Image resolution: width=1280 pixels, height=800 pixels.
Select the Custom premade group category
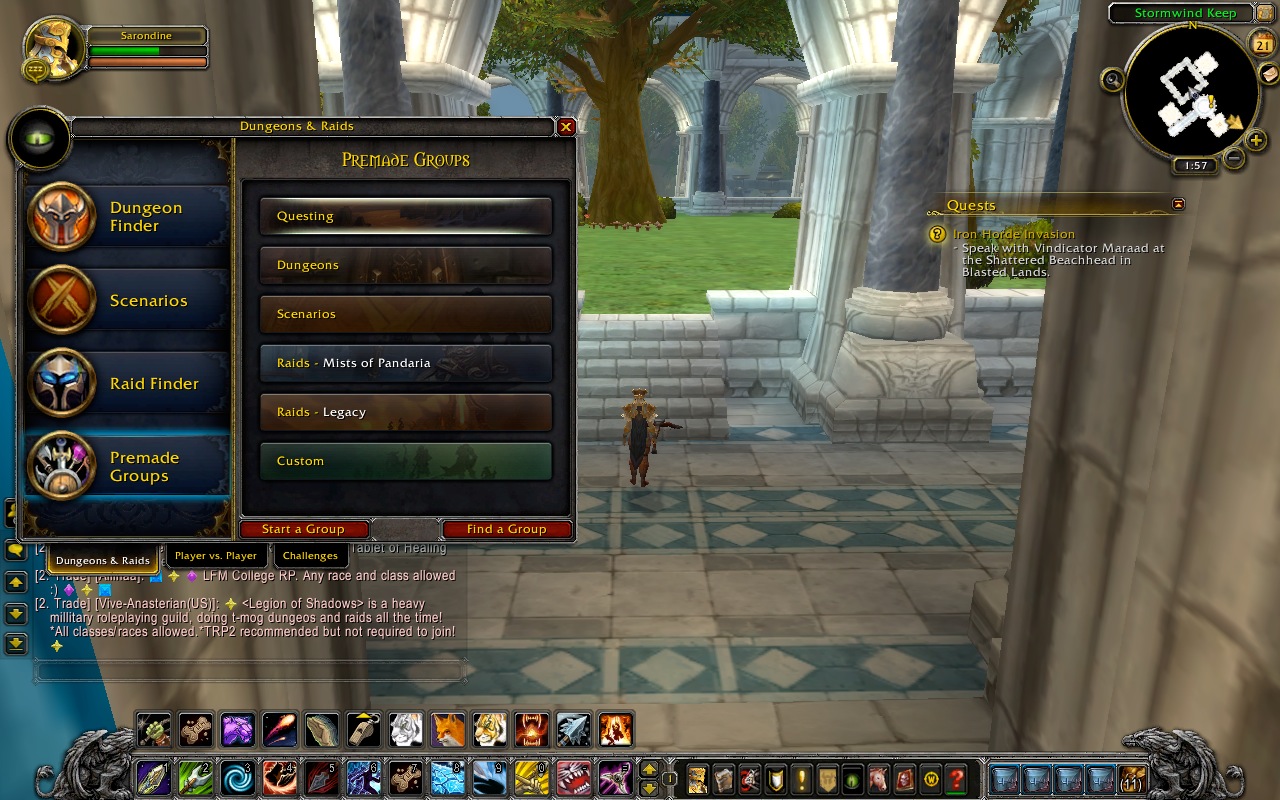point(405,461)
